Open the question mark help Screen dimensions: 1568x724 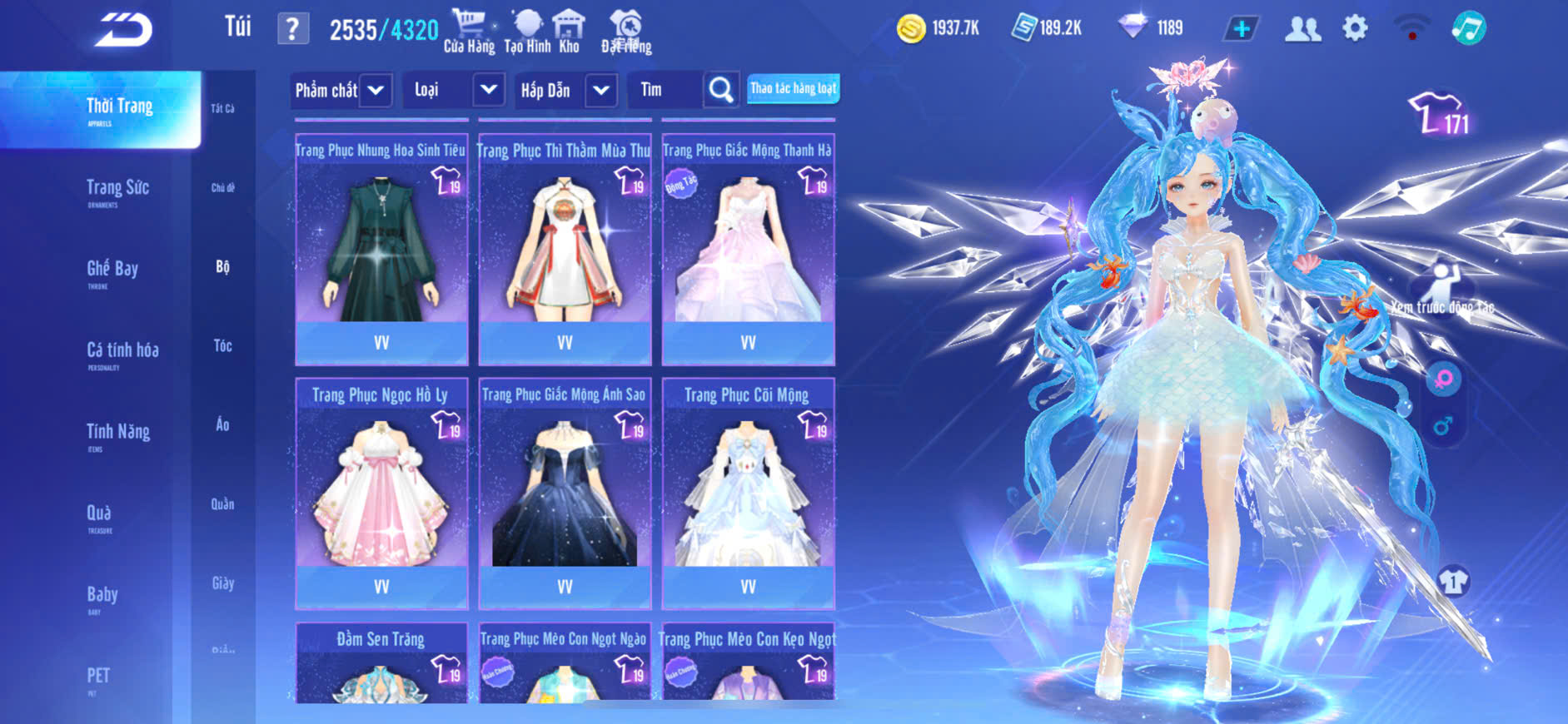click(x=292, y=29)
